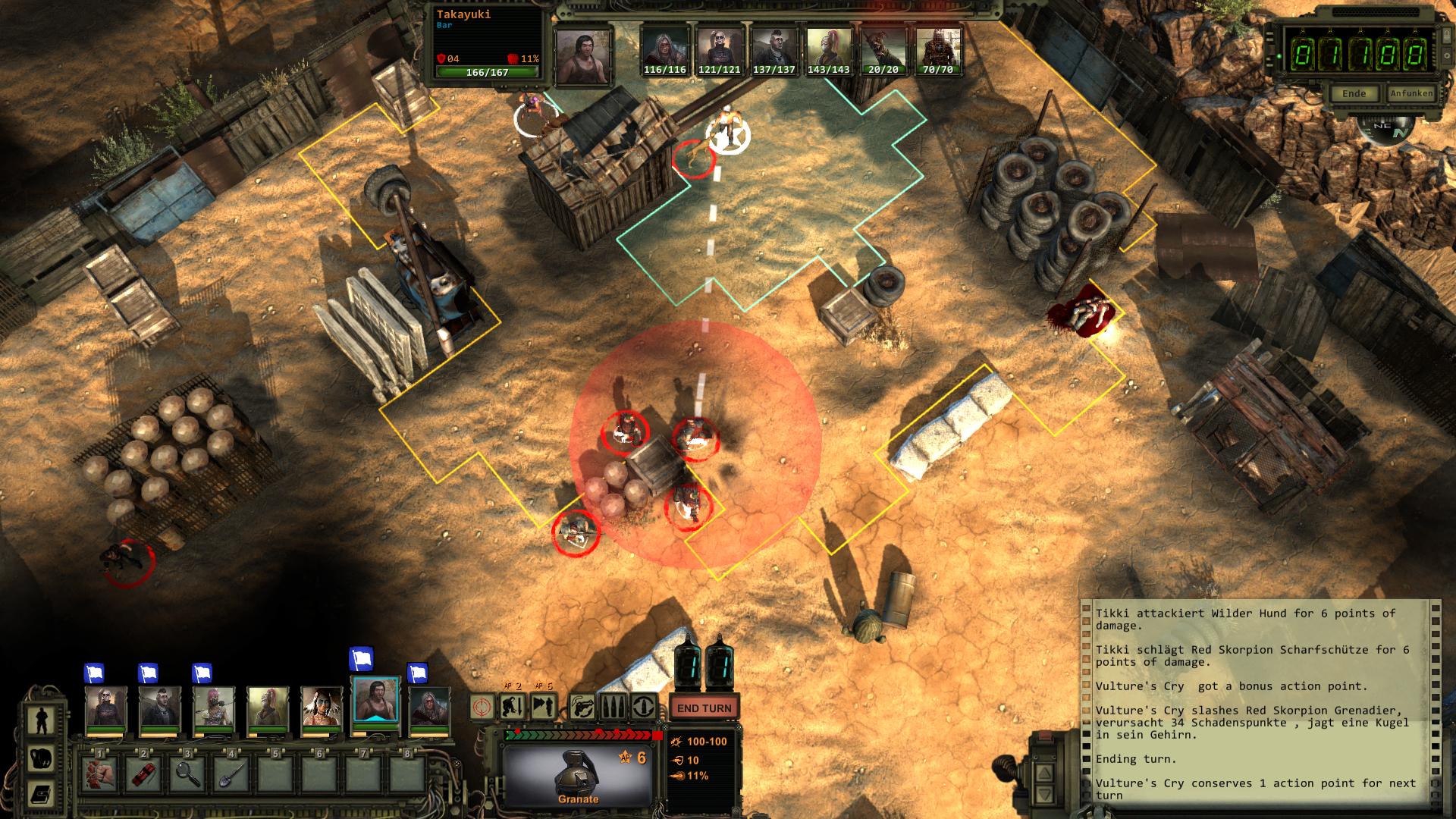Use the magnifying glass in slot 3
1456x819 pixels.
point(187,773)
